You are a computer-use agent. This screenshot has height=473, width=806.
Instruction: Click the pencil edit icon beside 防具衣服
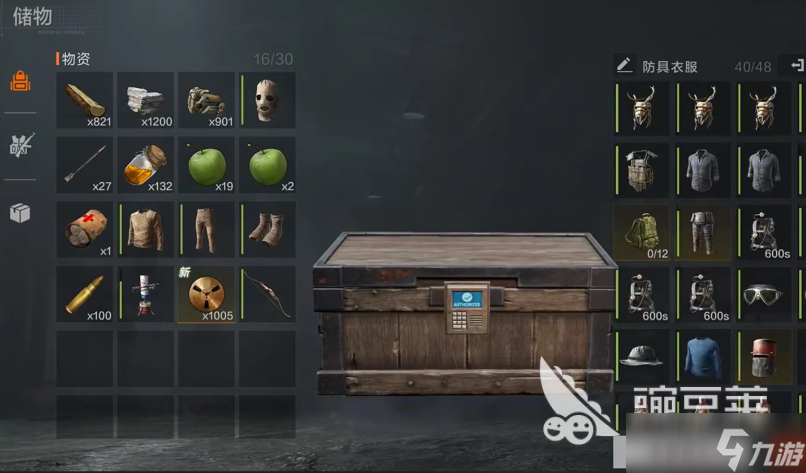pos(624,66)
